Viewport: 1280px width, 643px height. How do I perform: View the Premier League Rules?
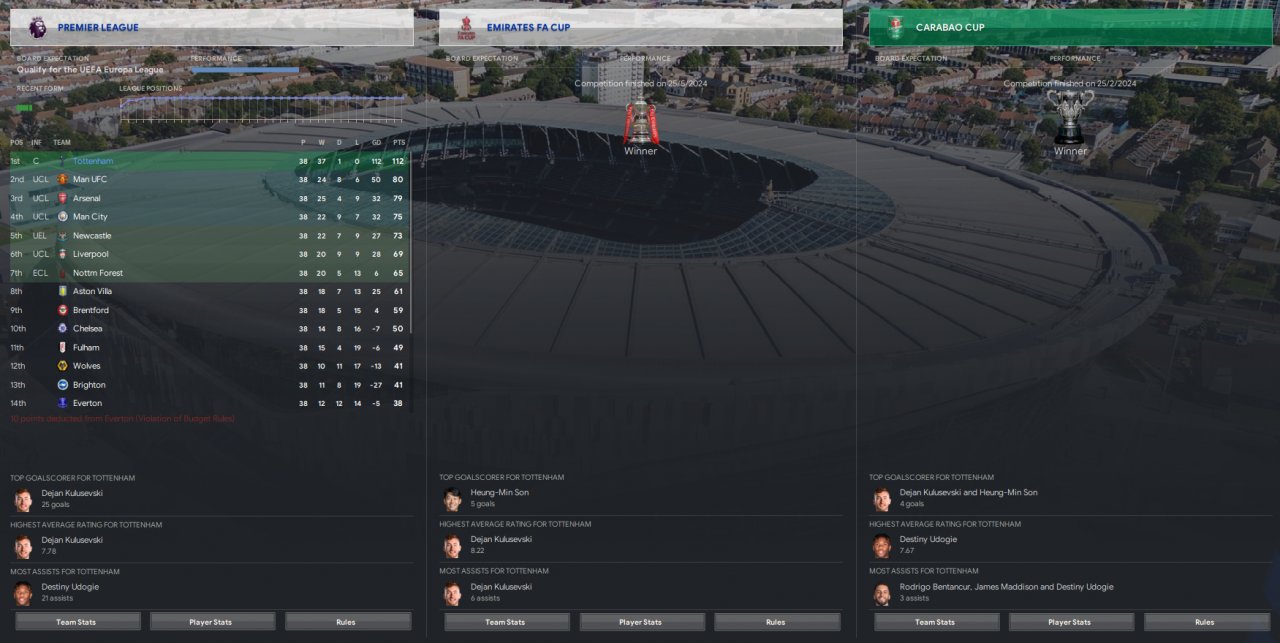[347, 622]
